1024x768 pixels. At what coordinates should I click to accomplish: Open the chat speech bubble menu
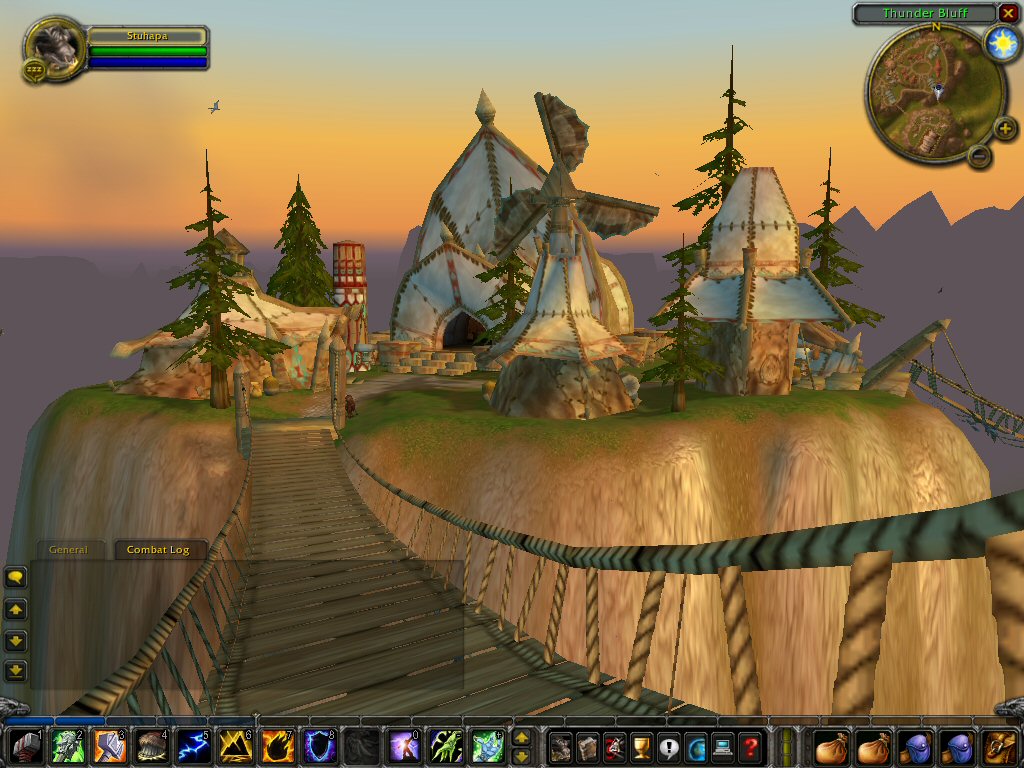tap(15, 577)
